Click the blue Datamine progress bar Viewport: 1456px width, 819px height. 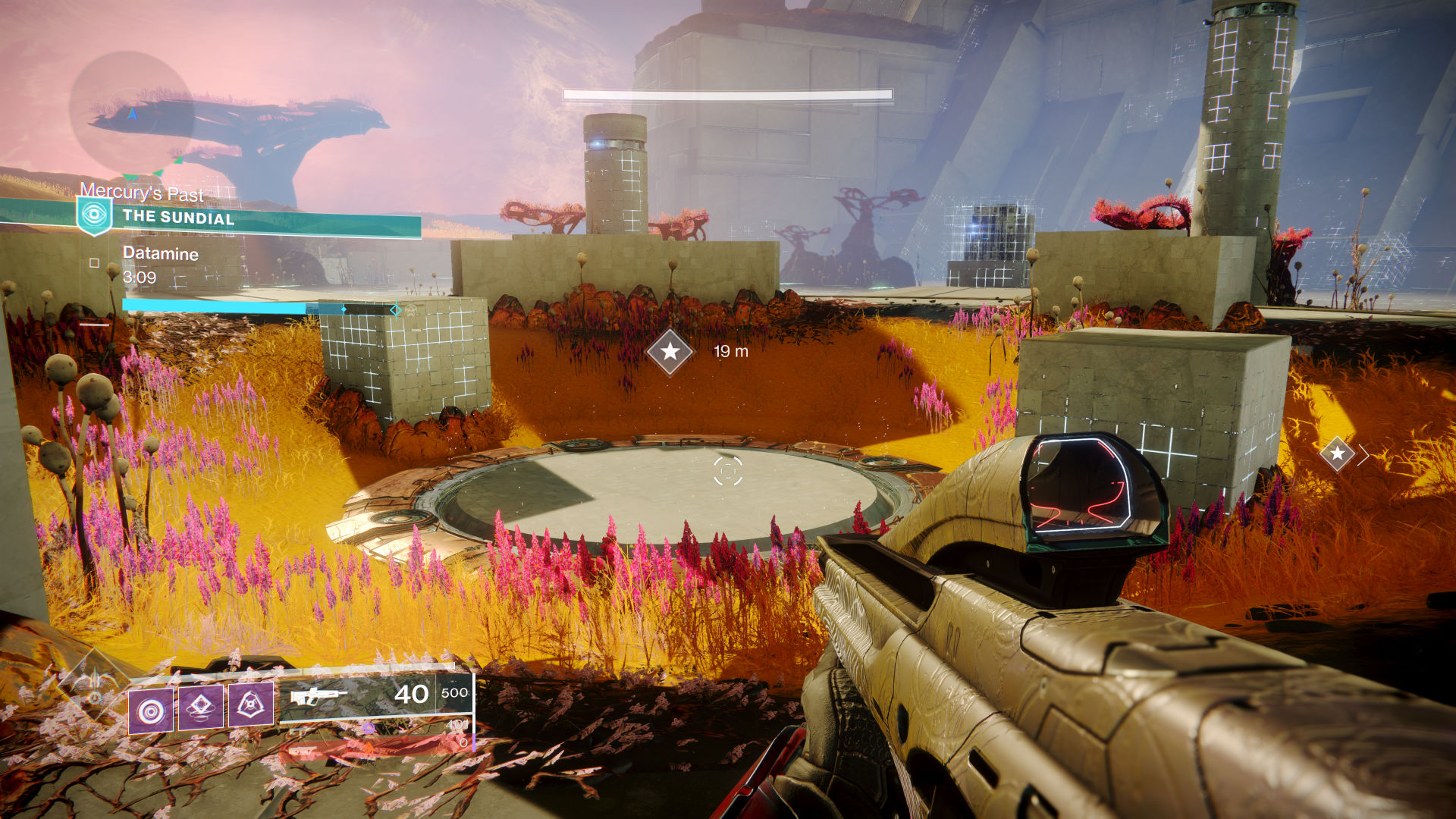coord(212,308)
